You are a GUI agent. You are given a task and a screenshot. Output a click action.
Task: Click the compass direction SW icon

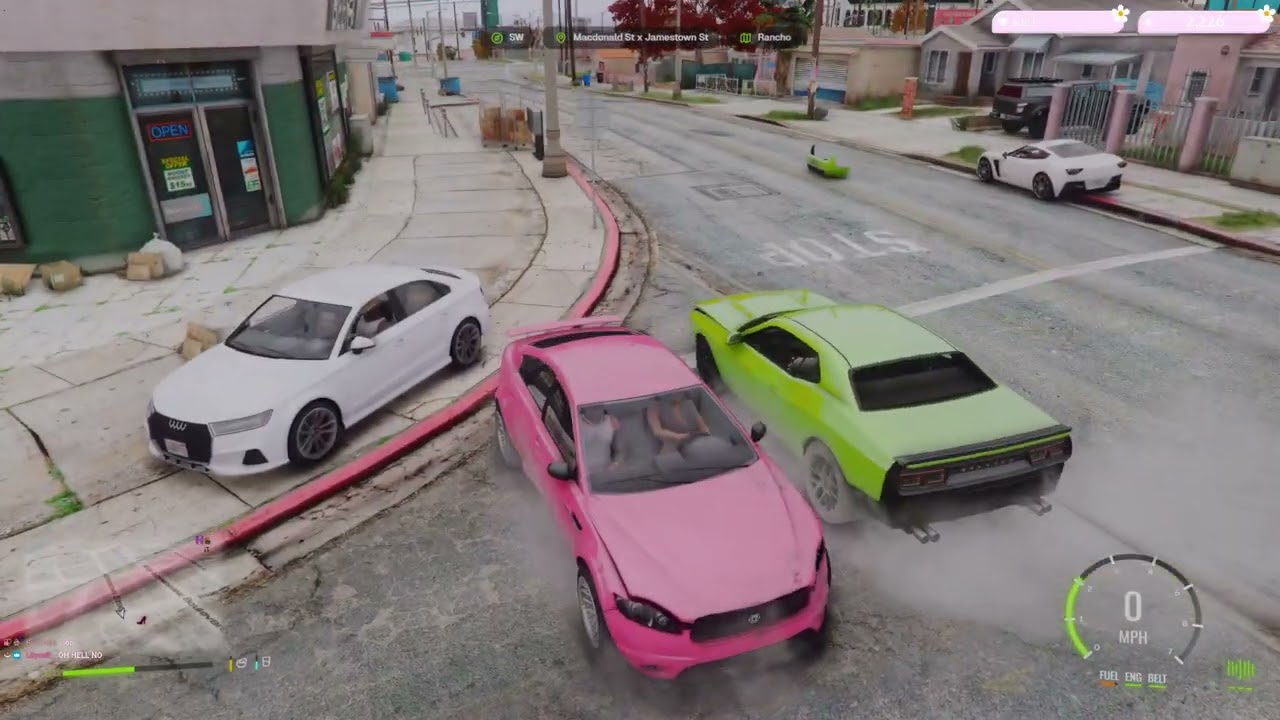pyautogui.click(x=496, y=36)
